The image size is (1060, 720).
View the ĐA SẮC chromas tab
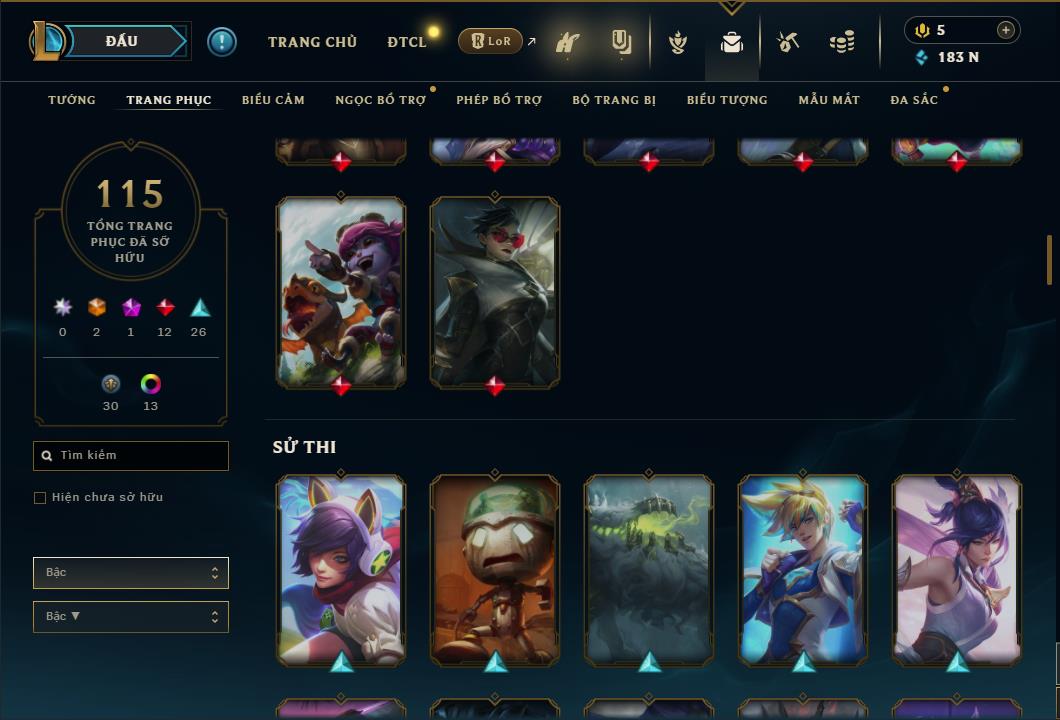914,100
